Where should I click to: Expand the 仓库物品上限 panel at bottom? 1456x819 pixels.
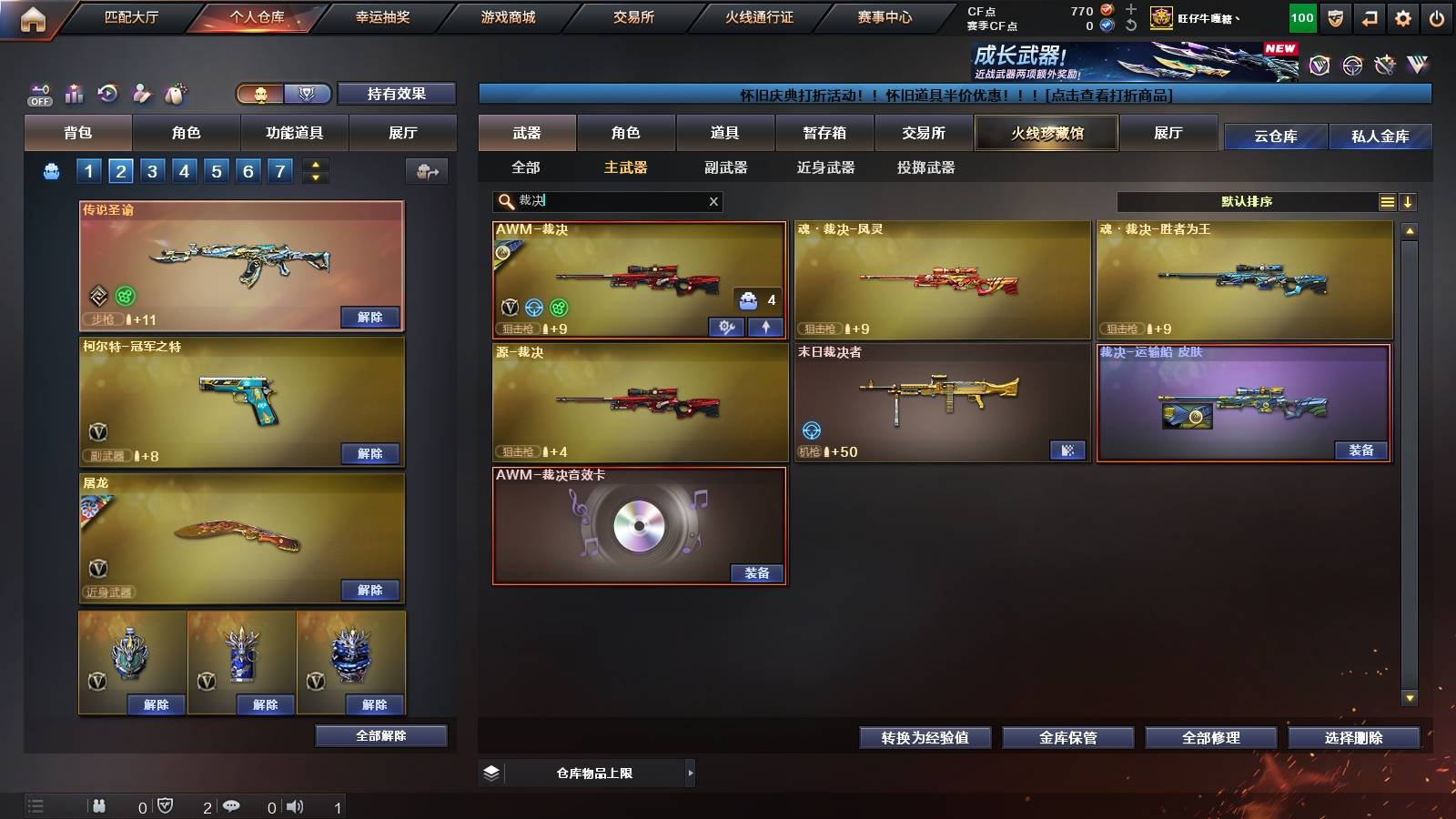pyautogui.click(x=690, y=773)
